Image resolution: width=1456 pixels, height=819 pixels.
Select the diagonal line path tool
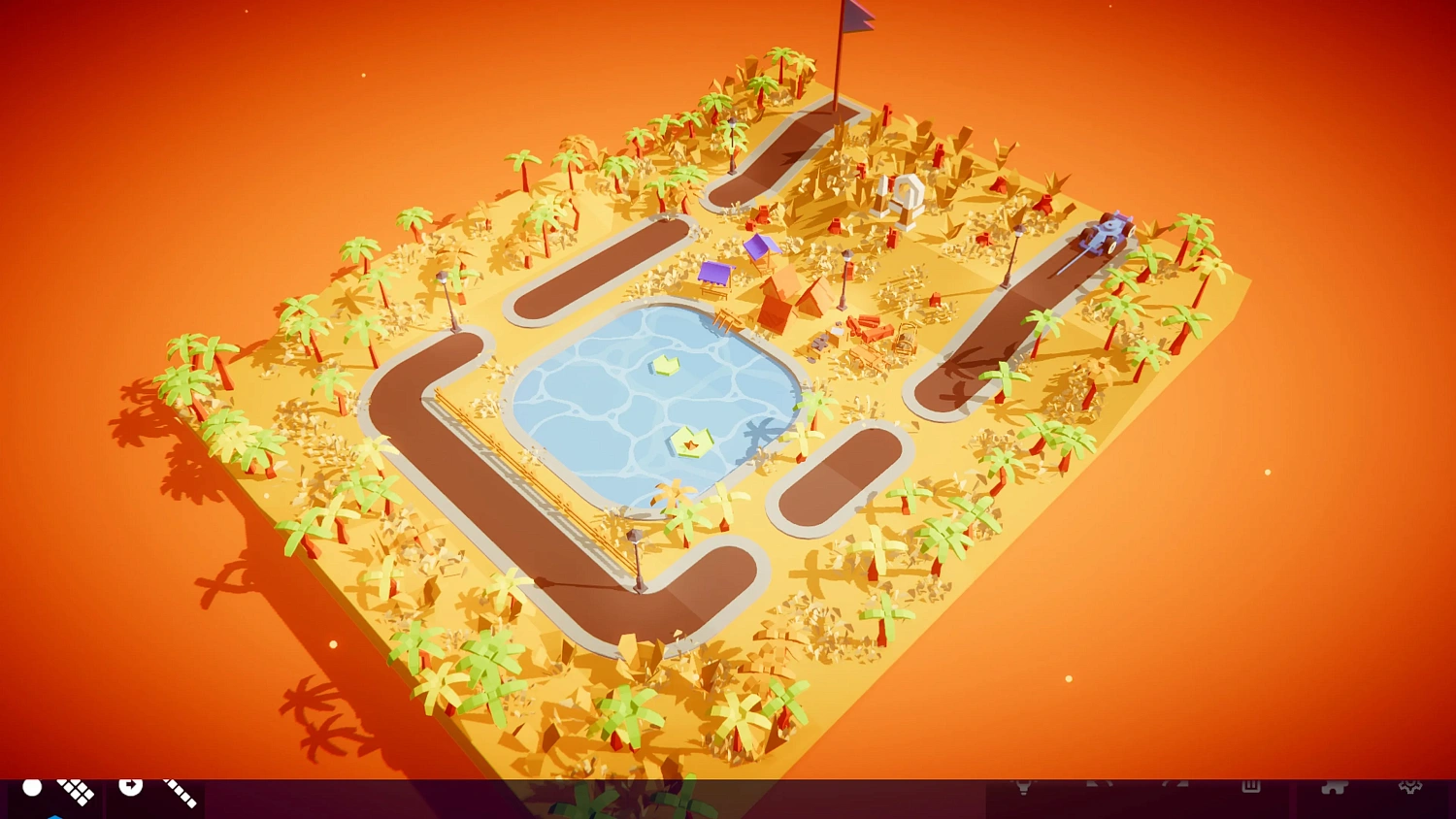point(180,791)
